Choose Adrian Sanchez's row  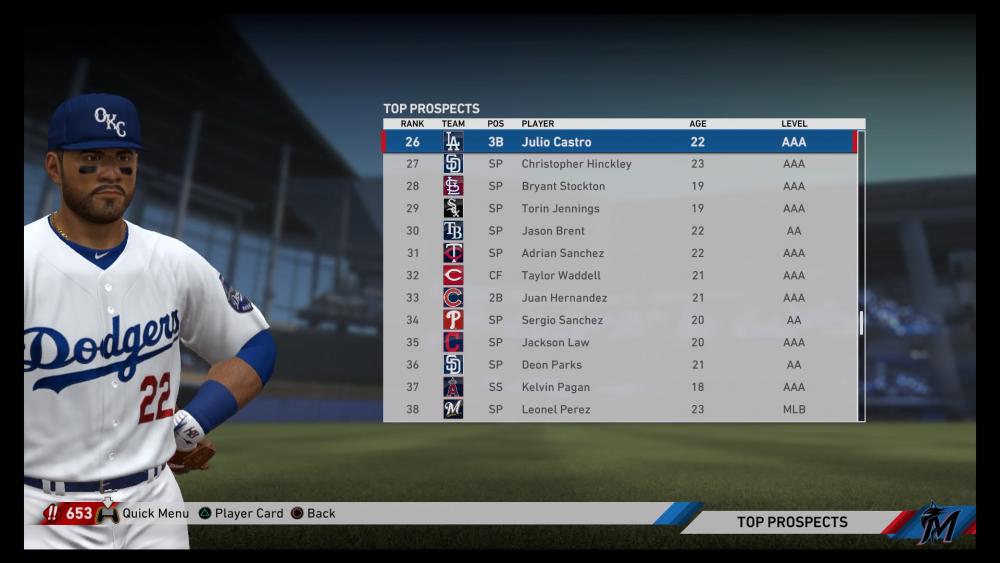620,253
